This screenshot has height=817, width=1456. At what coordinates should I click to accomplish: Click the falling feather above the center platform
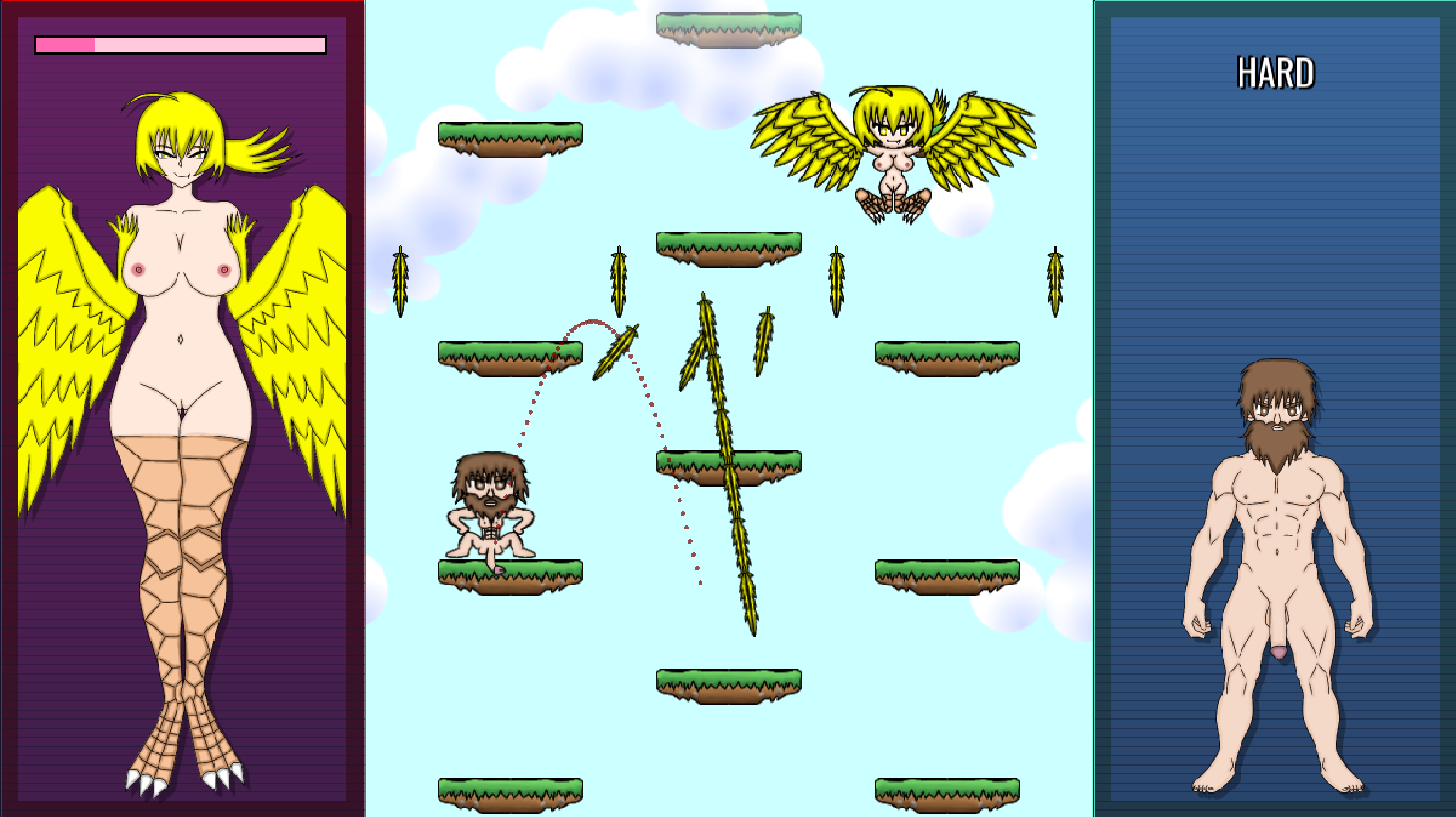(x=618, y=280)
